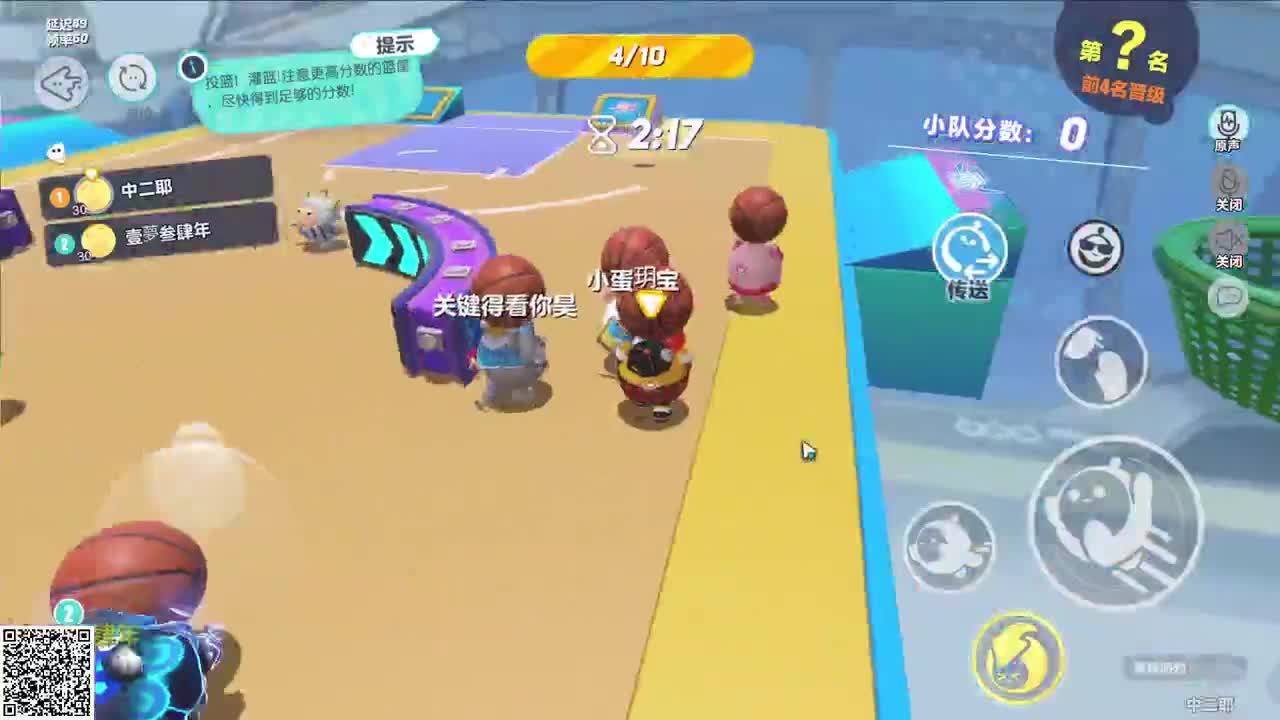
Task: Enable the muted microphone marked 关闭
Action: coord(1228,180)
